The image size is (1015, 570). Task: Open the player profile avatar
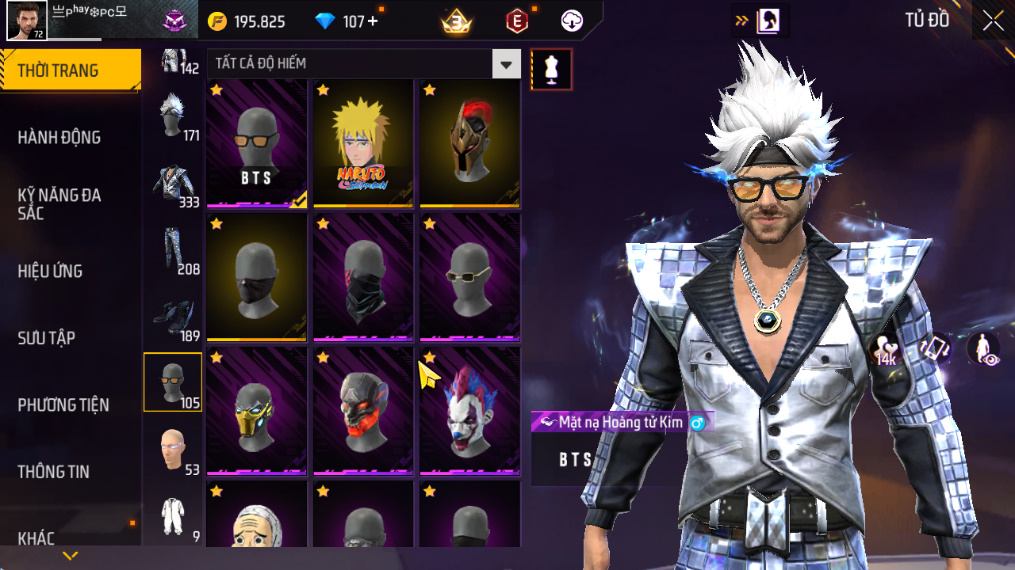(26, 21)
